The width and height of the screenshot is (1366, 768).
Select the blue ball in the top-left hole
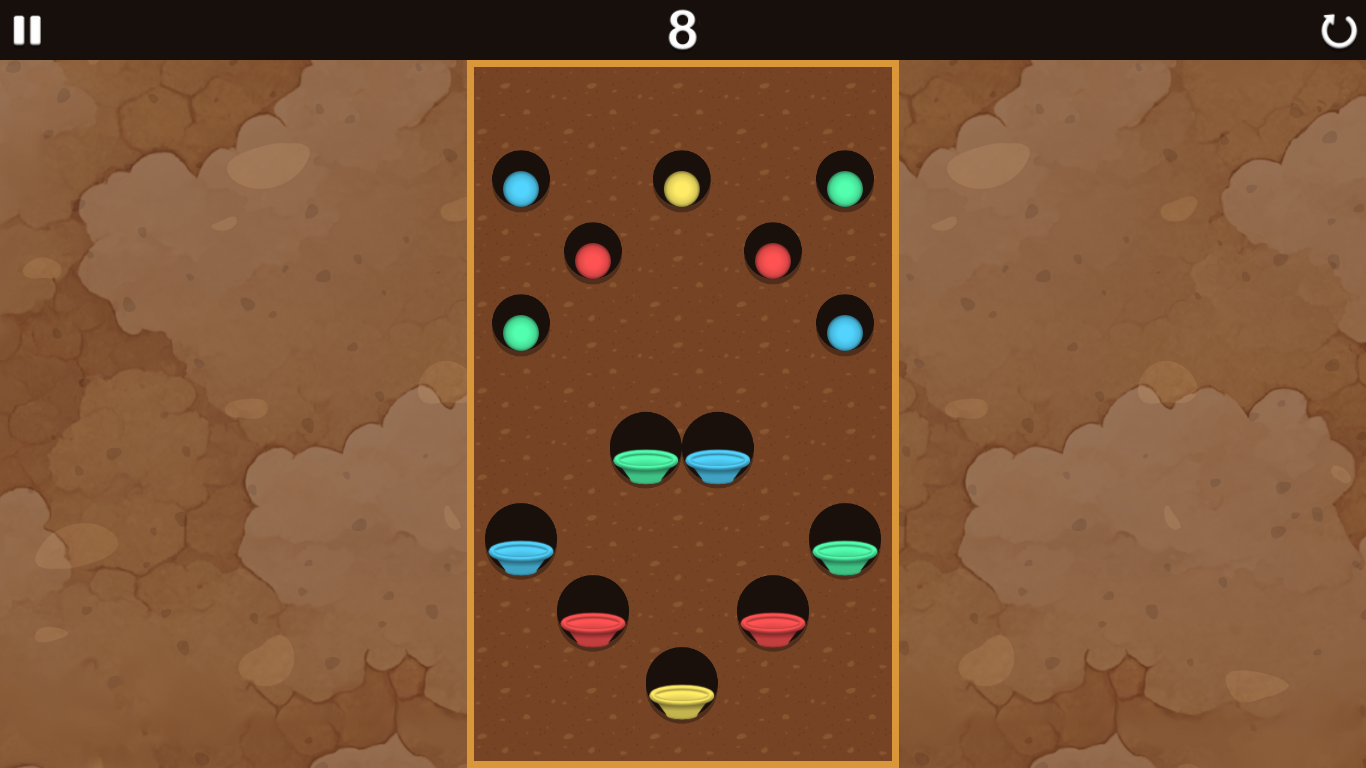pyautogui.click(x=521, y=186)
